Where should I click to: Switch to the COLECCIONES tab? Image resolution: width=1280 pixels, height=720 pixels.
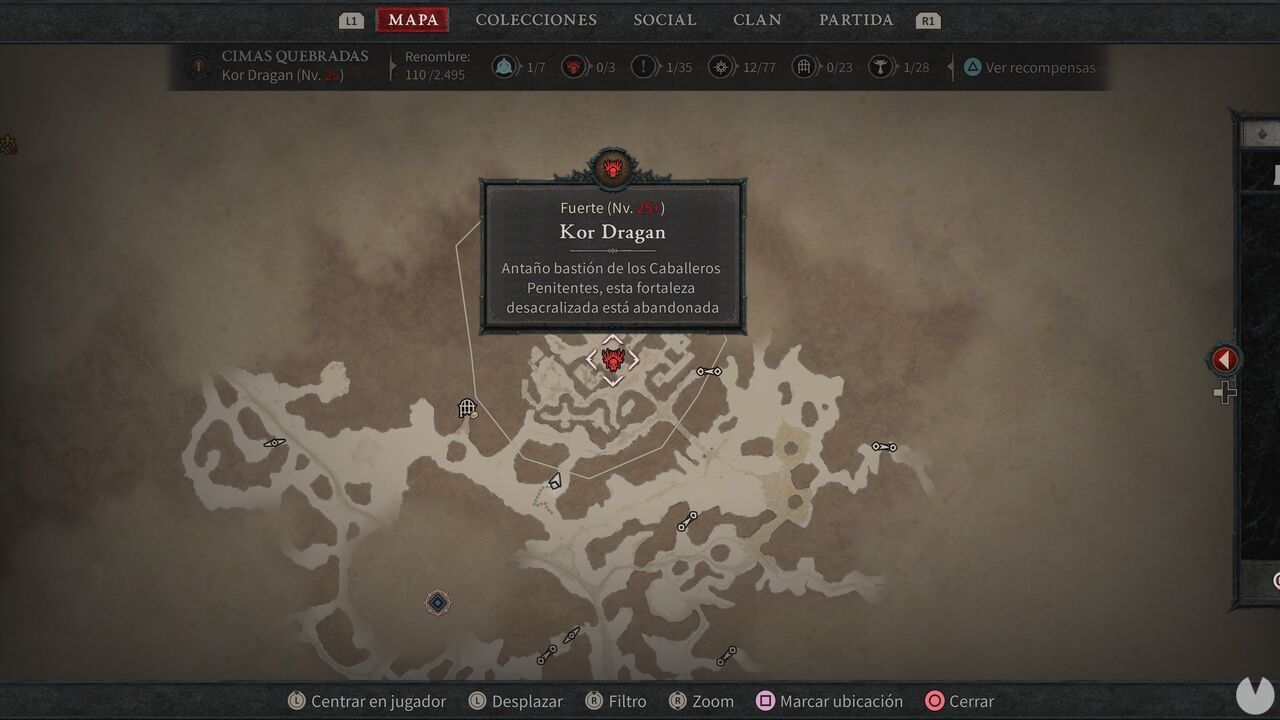[537, 19]
